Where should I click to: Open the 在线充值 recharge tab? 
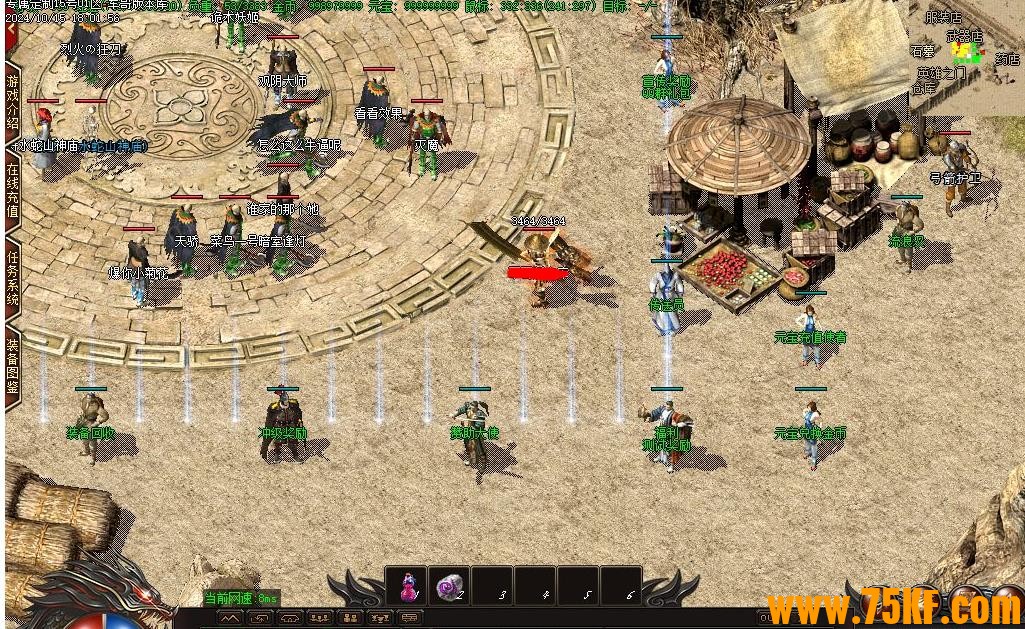click(x=13, y=190)
